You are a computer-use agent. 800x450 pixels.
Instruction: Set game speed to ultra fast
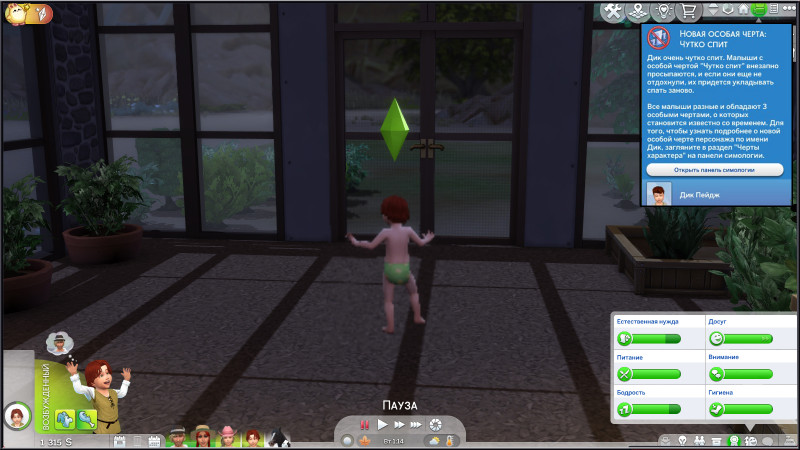point(415,425)
